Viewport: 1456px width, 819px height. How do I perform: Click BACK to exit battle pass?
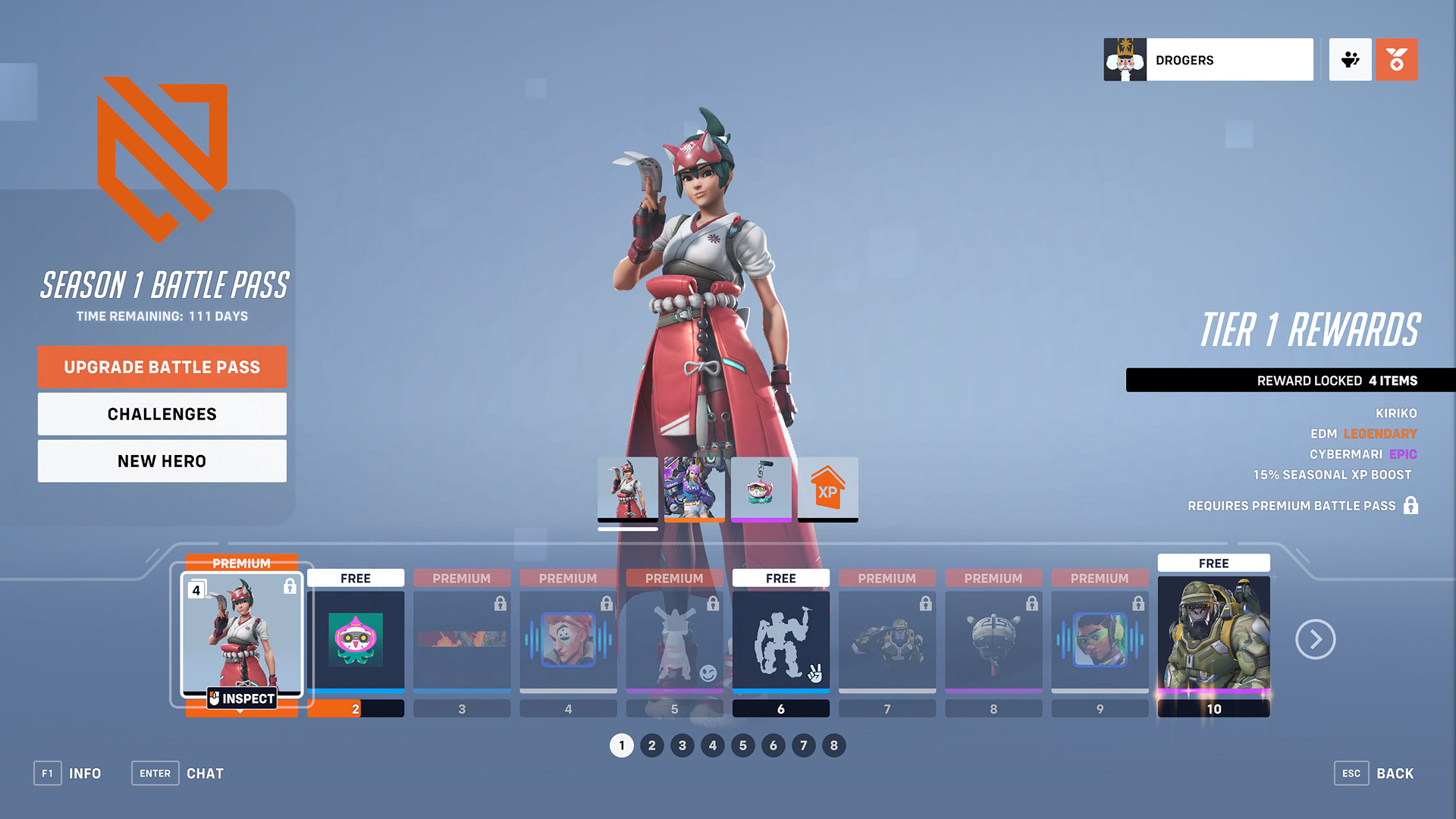pyautogui.click(x=1395, y=773)
